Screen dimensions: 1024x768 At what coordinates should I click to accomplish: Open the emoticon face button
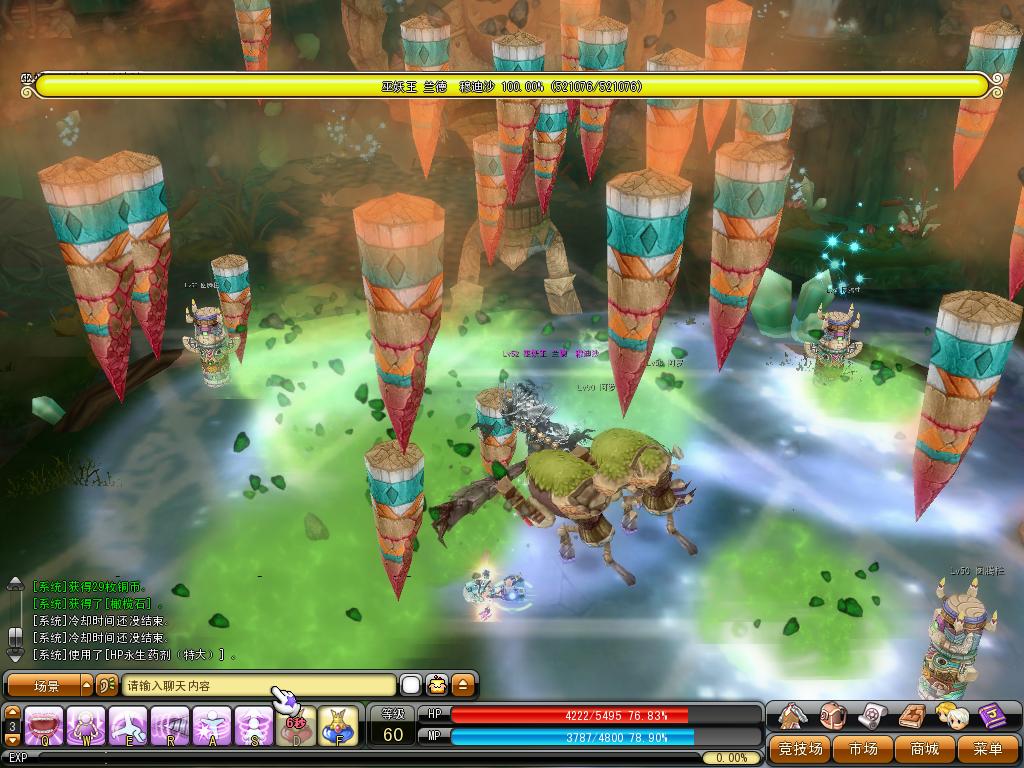437,686
